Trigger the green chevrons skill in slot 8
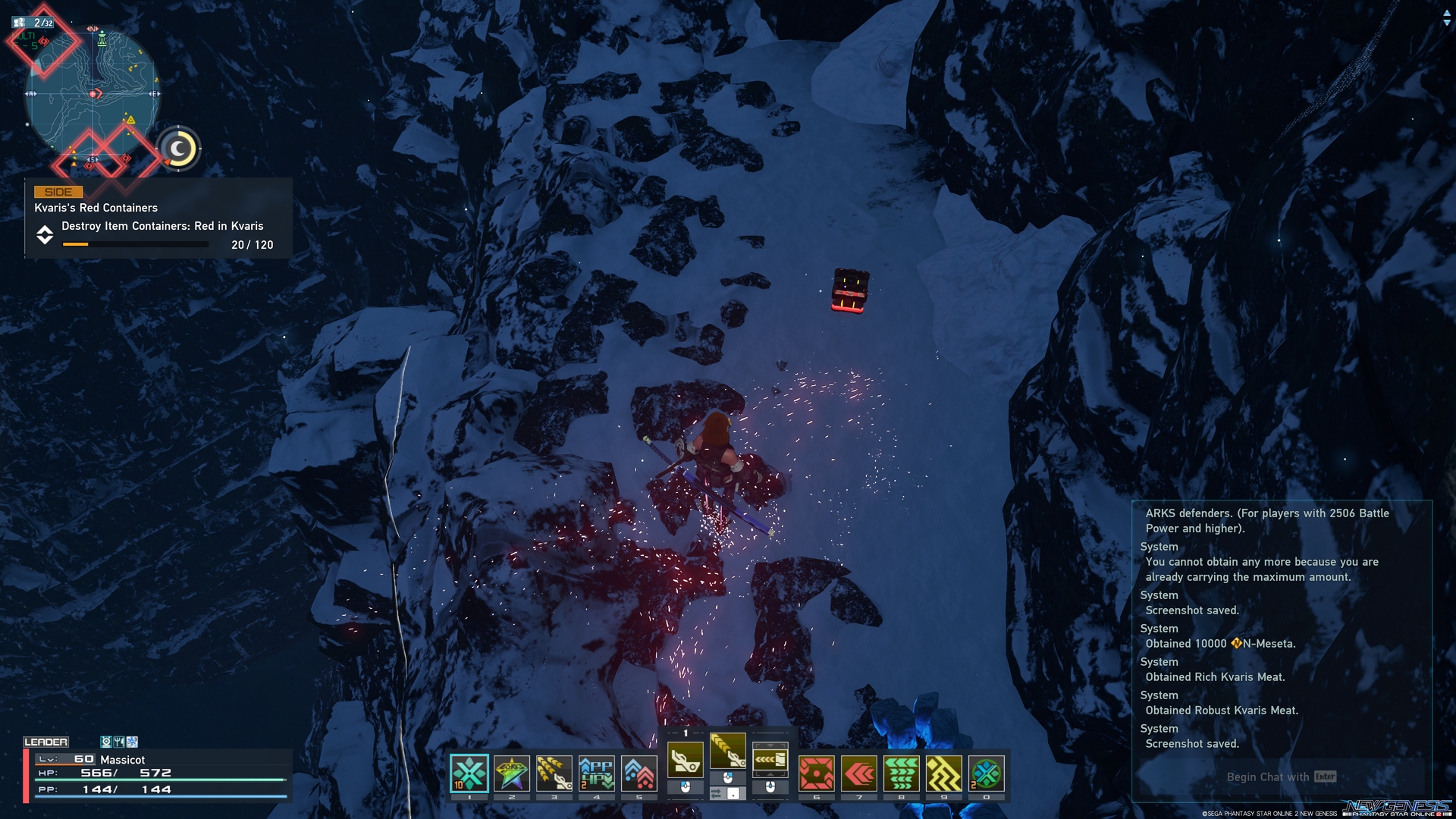 pos(902,773)
